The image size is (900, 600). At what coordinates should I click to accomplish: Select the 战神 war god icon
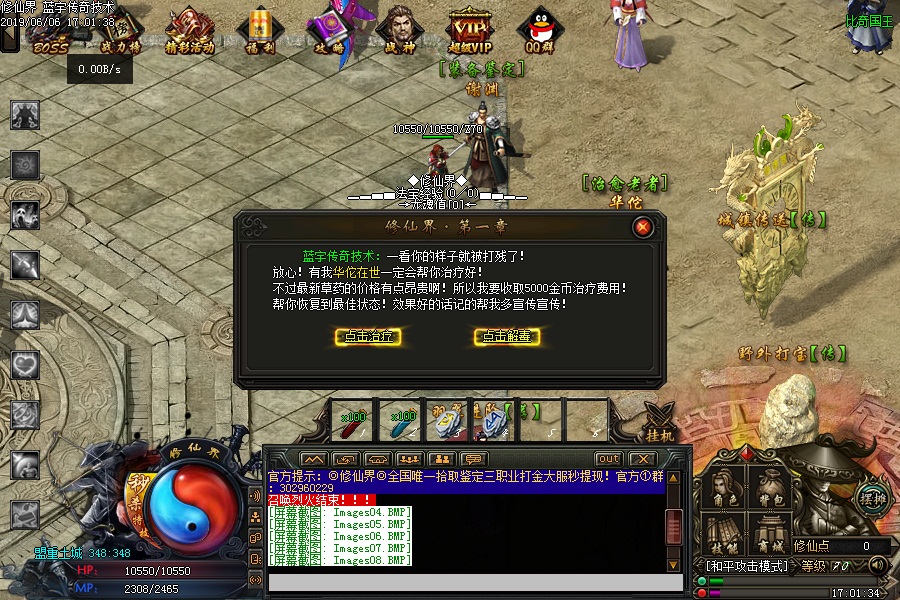pyautogui.click(x=399, y=31)
